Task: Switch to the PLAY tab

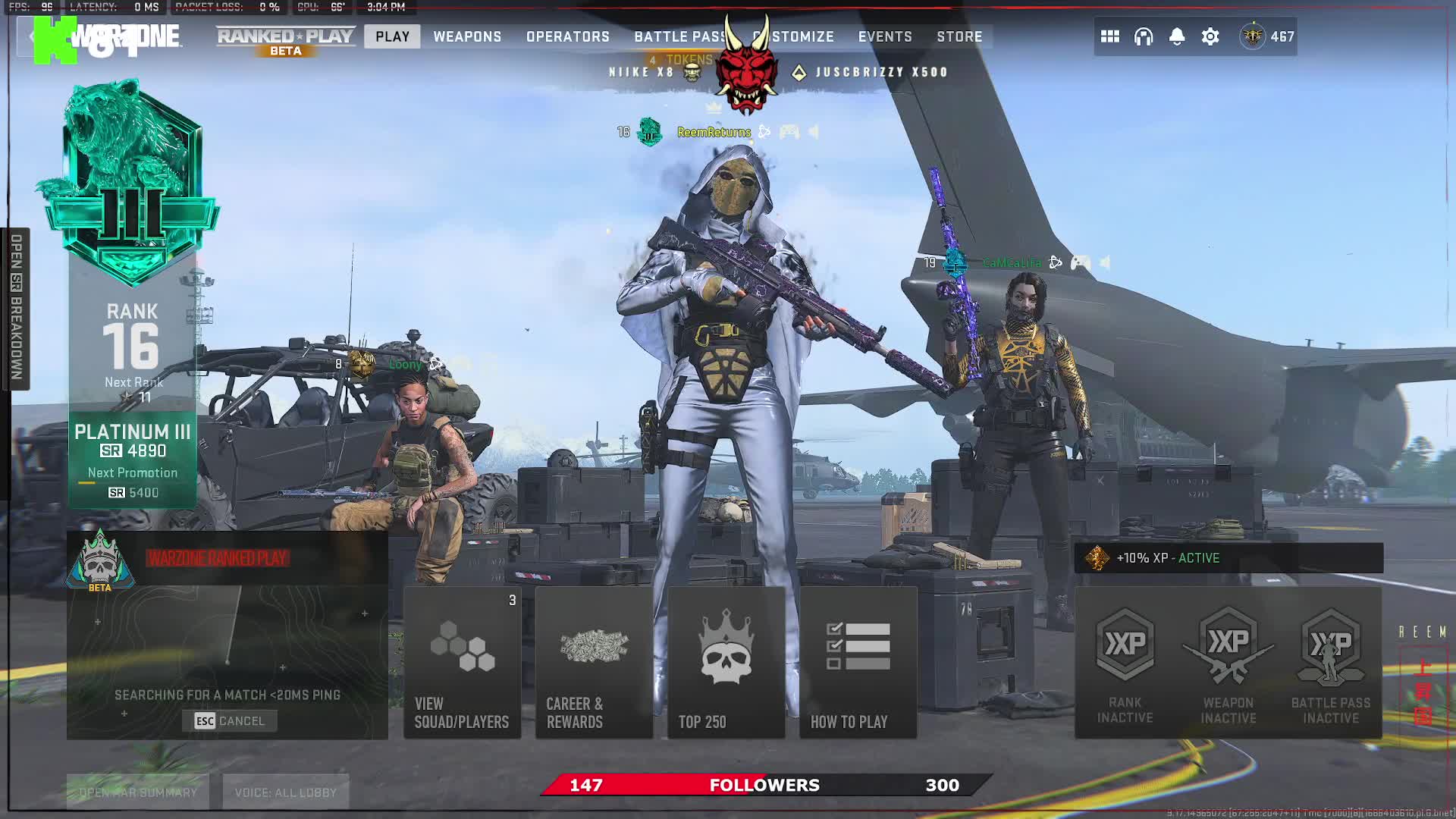Action: pyautogui.click(x=392, y=36)
